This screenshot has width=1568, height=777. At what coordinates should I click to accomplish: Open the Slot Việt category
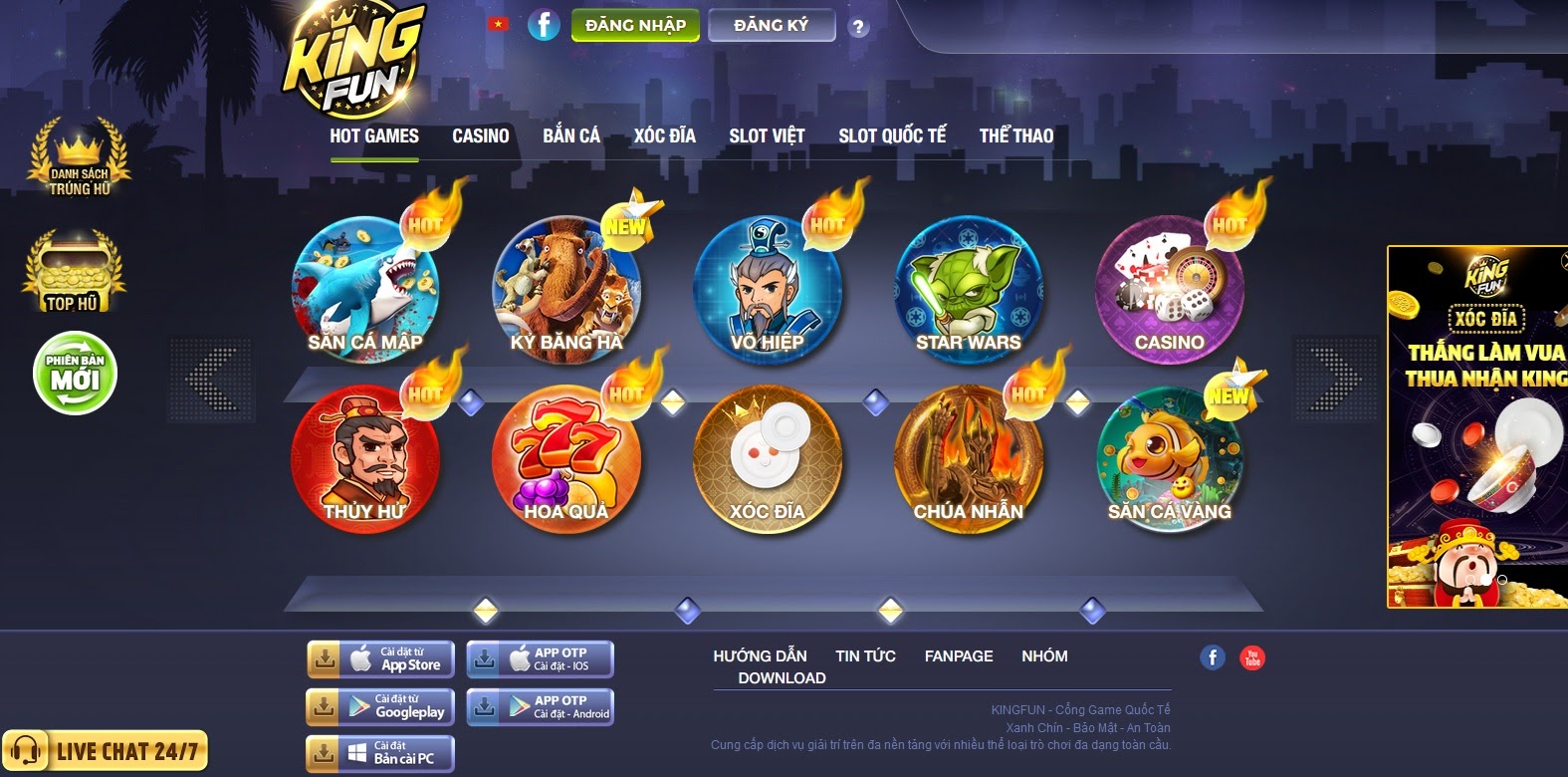click(x=767, y=136)
